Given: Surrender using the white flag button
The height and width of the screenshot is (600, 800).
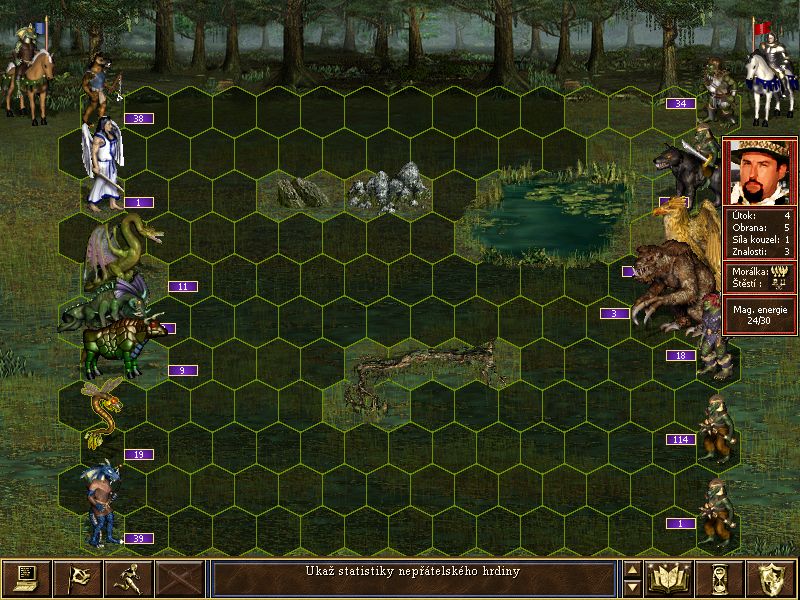Looking at the screenshot, I should coord(78,578).
